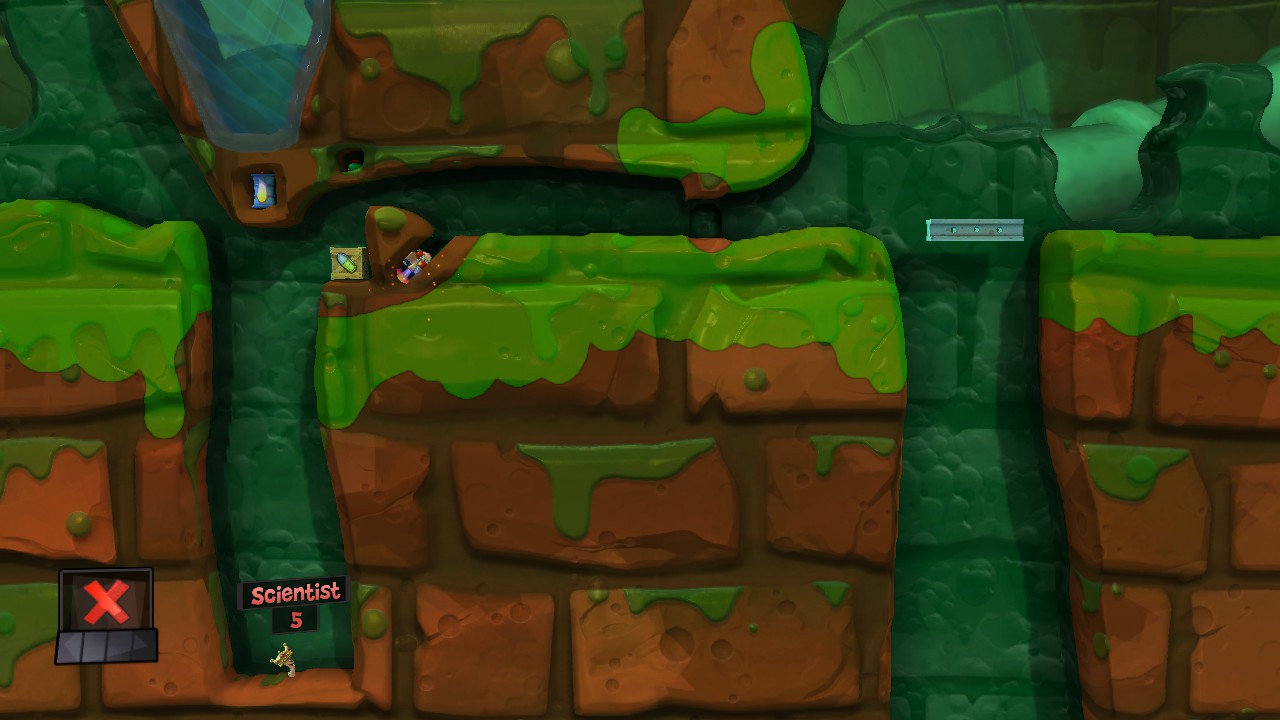Click the Scientist worm's golden crown

tap(284, 655)
